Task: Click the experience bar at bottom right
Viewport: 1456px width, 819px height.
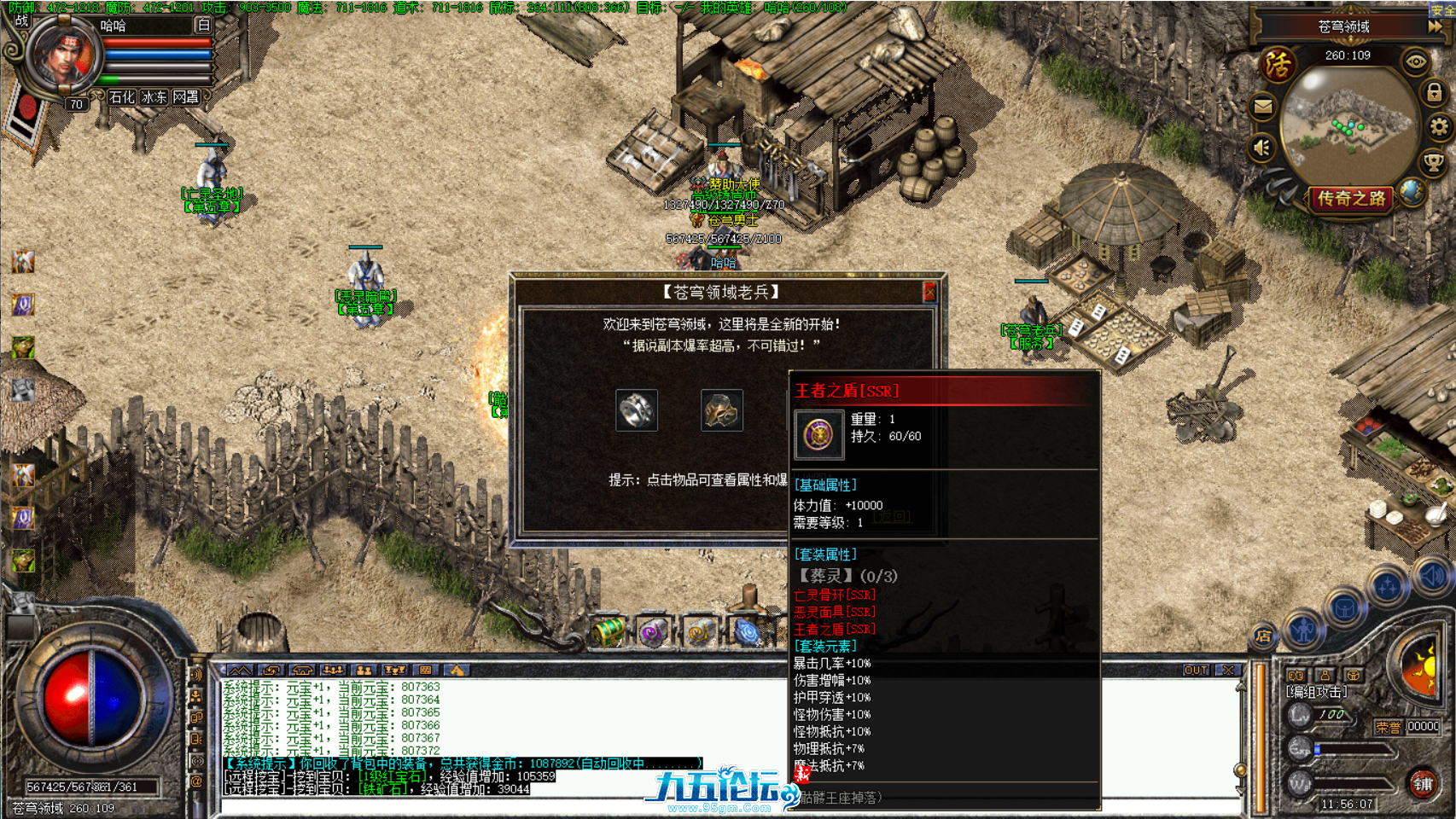Action: tap(1354, 747)
